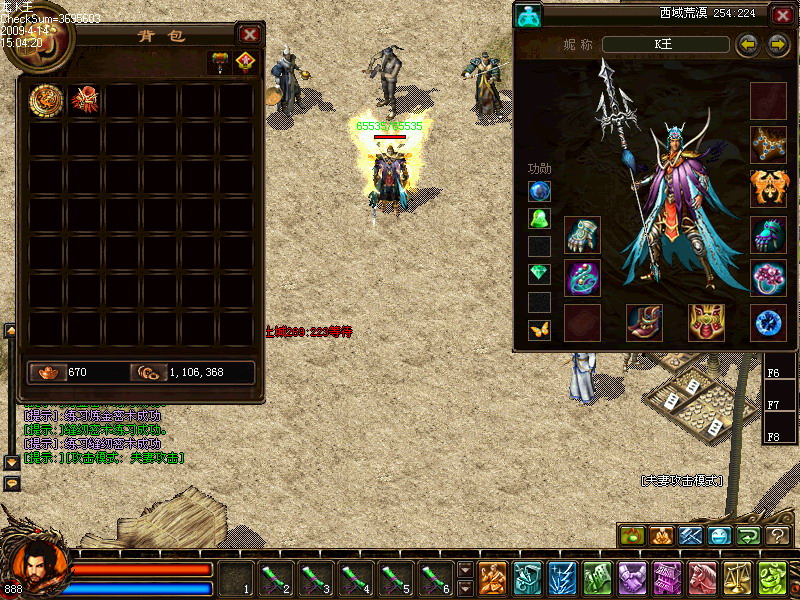Select the equipped boots slot
800x600 pixels.
point(644,322)
